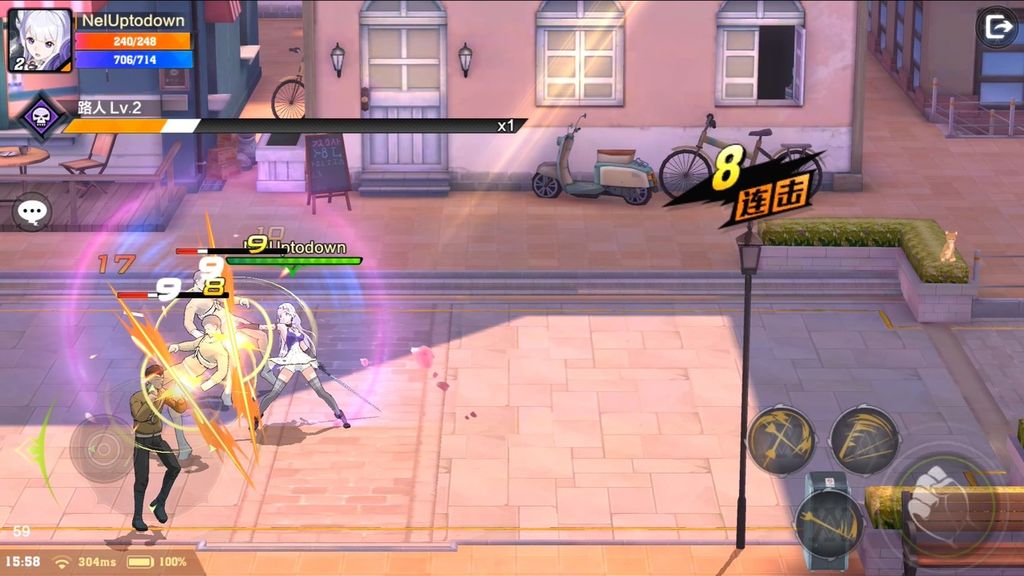
Task: Open NelUptodown's character portrait
Action: coord(40,40)
